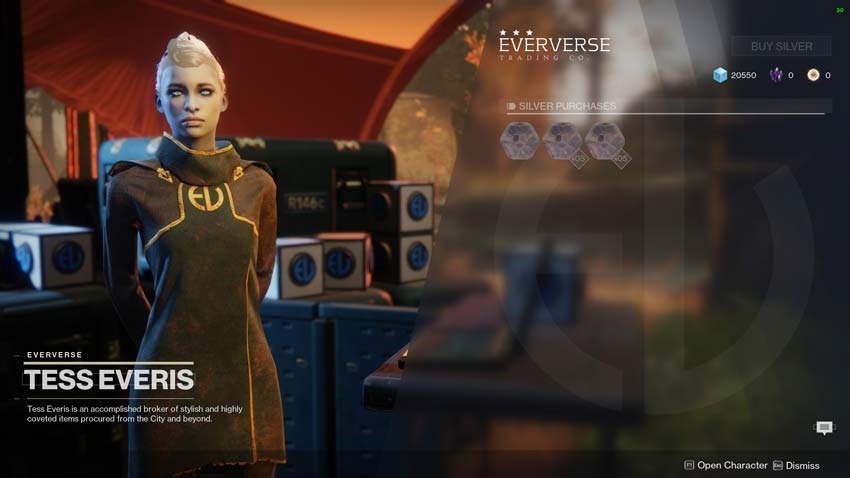Choose the engram bundle marked x03
This screenshot has width=850, height=478.
pos(562,141)
